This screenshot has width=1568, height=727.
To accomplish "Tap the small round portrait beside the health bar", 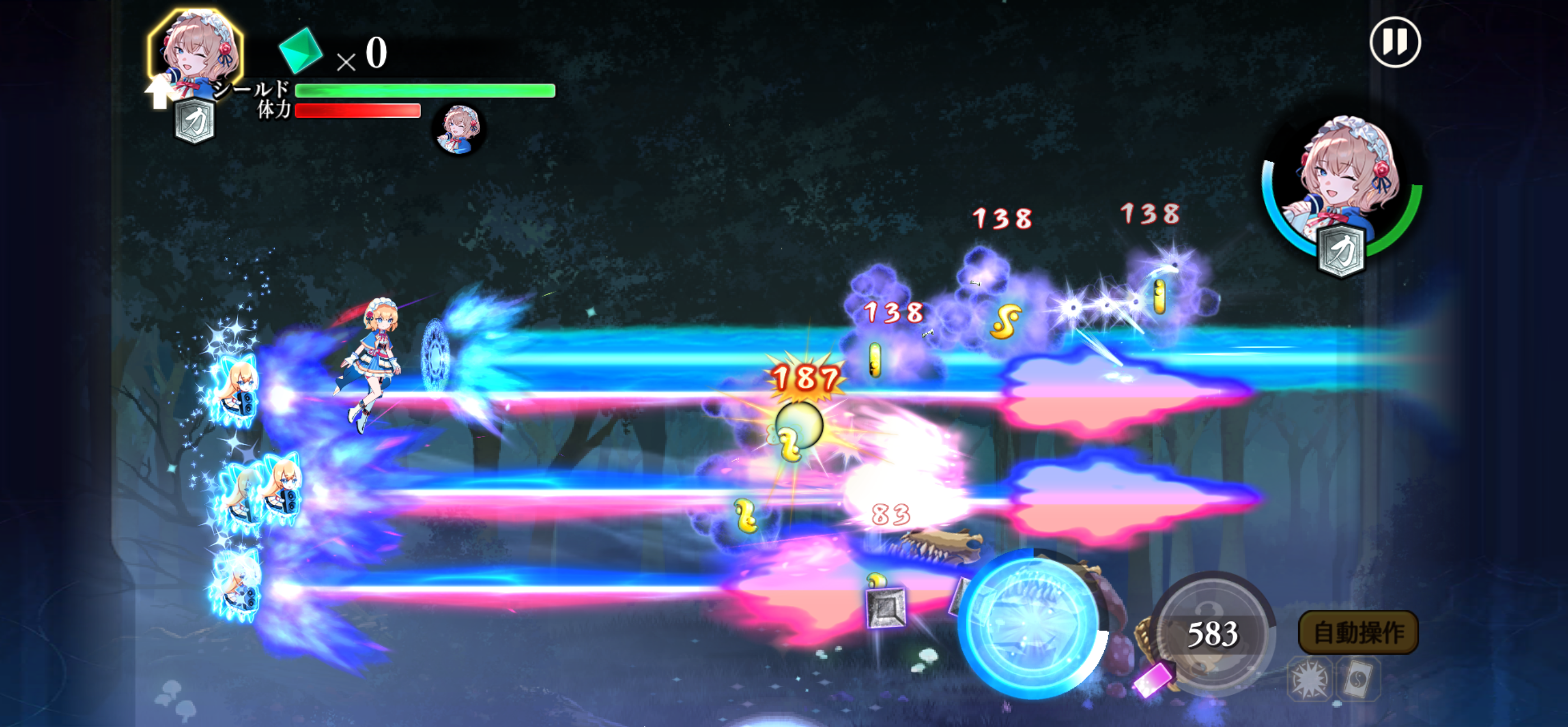I will pos(459,129).
